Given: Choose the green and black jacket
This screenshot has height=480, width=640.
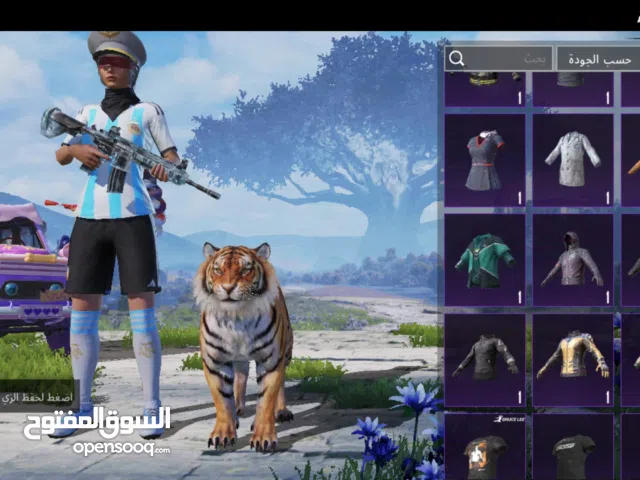Looking at the screenshot, I should [x=484, y=259].
